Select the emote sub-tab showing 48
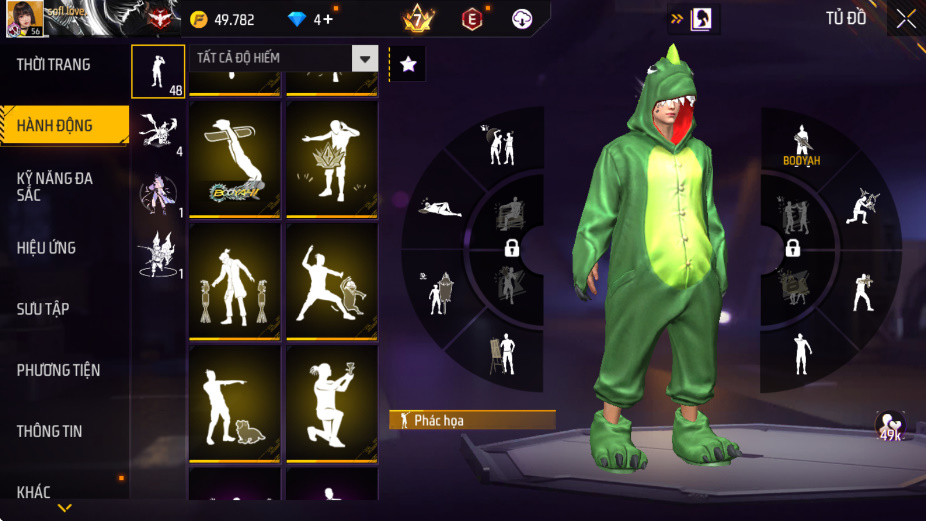The width and height of the screenshot is (926, 521). (x=158, y=71)
